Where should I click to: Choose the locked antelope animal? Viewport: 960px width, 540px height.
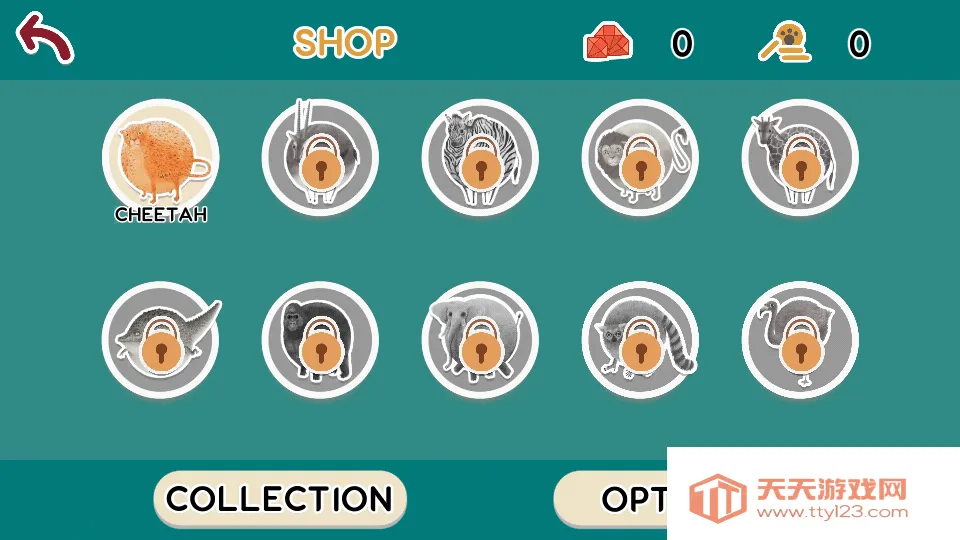[x=320, y=157]
